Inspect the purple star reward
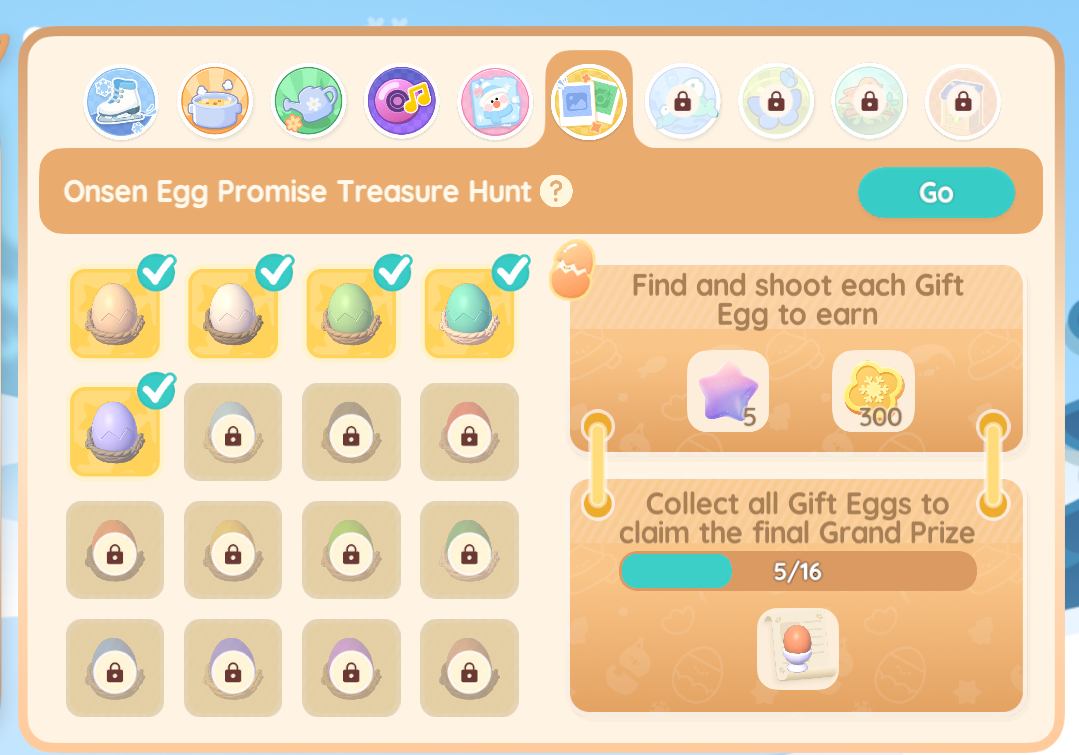Image resolution: width=1079 pixels, height=755 pixels. tap(728, 391)
